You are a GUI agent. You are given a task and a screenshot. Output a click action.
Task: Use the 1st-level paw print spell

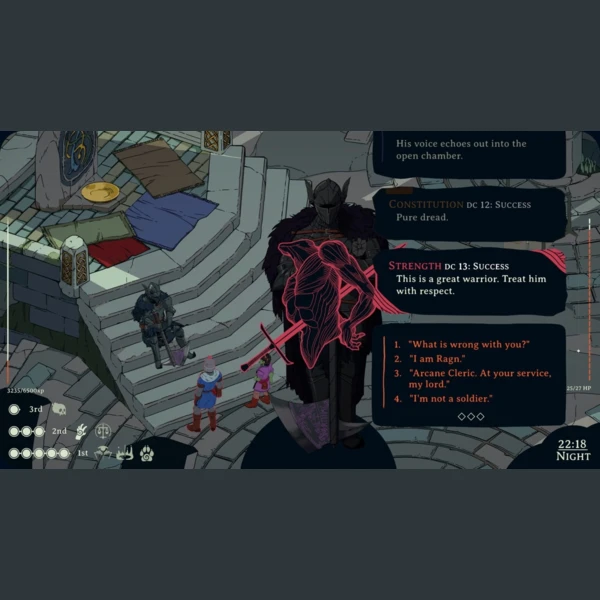click(147, 453)
